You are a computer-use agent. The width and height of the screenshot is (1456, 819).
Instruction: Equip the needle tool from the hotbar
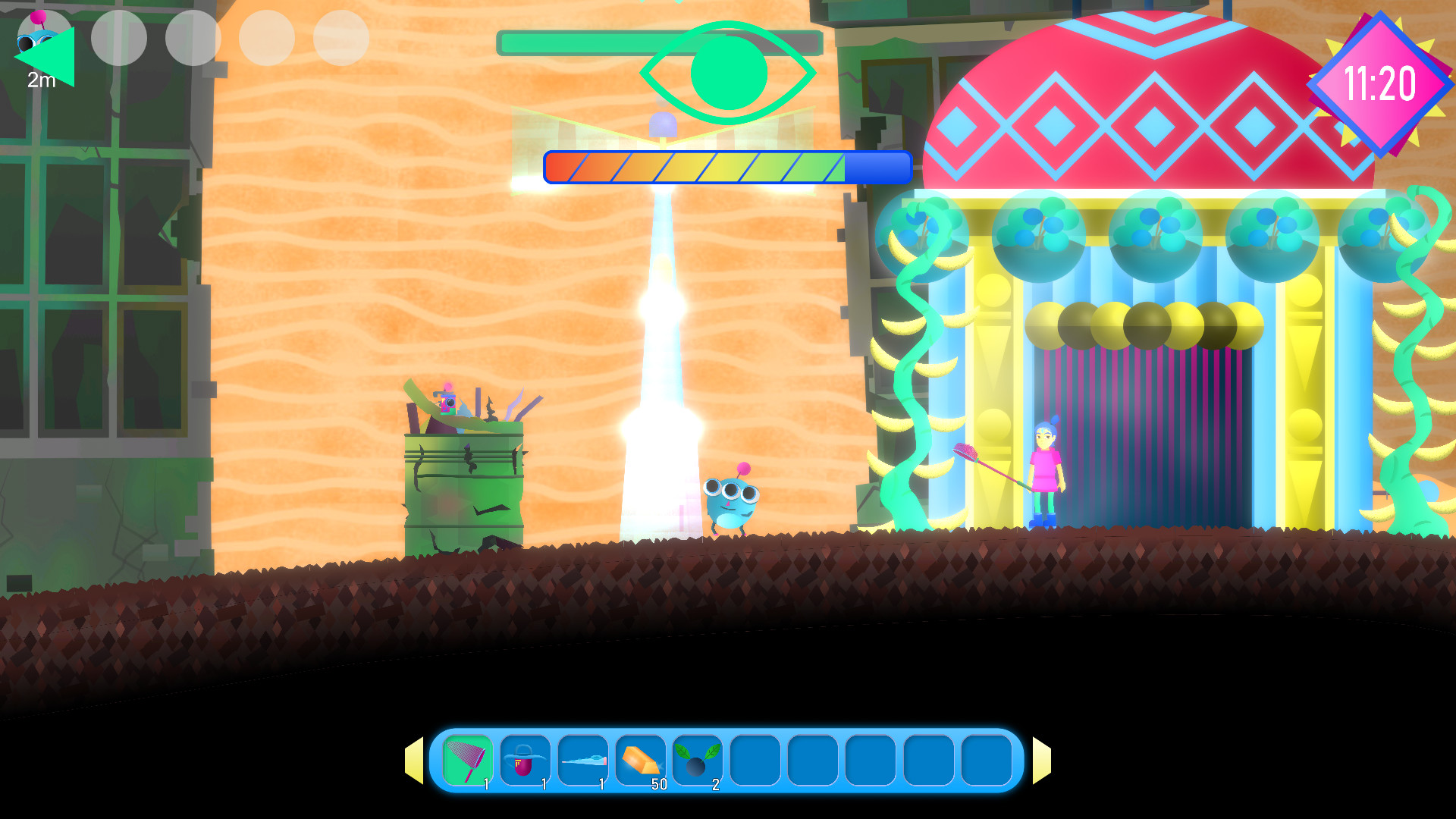click(x=585, y=760)
